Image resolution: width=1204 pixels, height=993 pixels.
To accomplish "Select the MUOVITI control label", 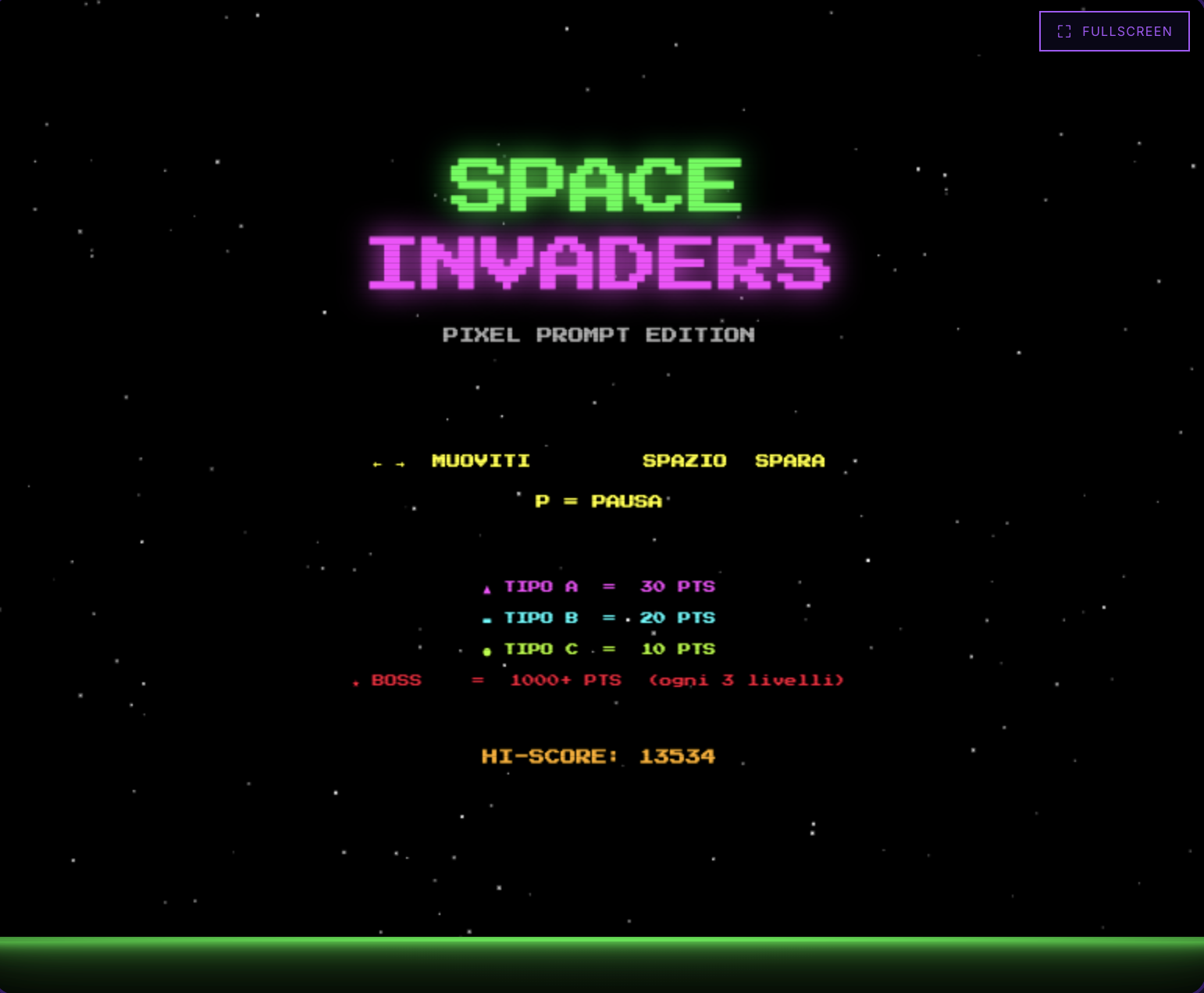I will point(481,461).
